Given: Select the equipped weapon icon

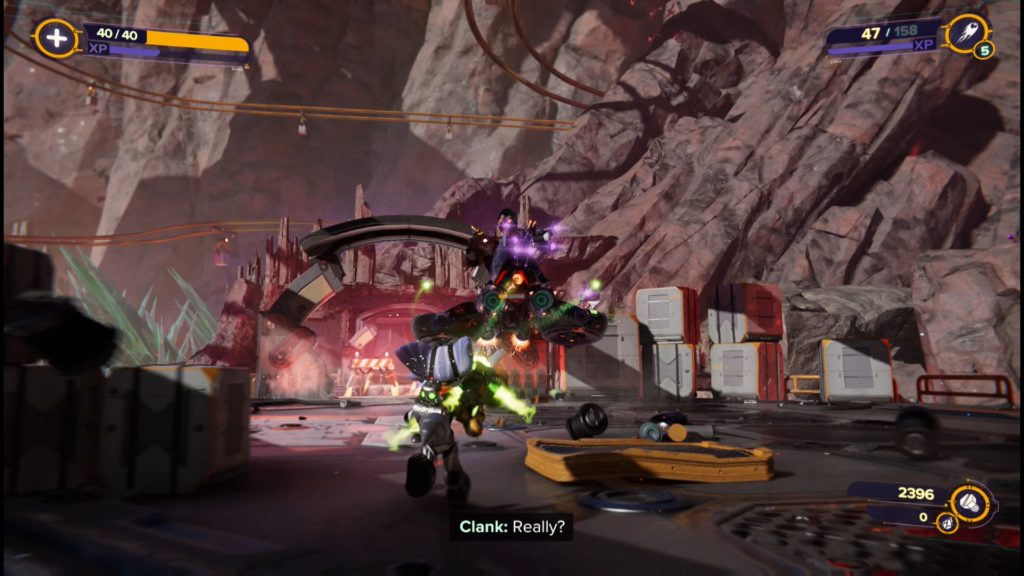Looking at the screenshot, I should (965, 34).
